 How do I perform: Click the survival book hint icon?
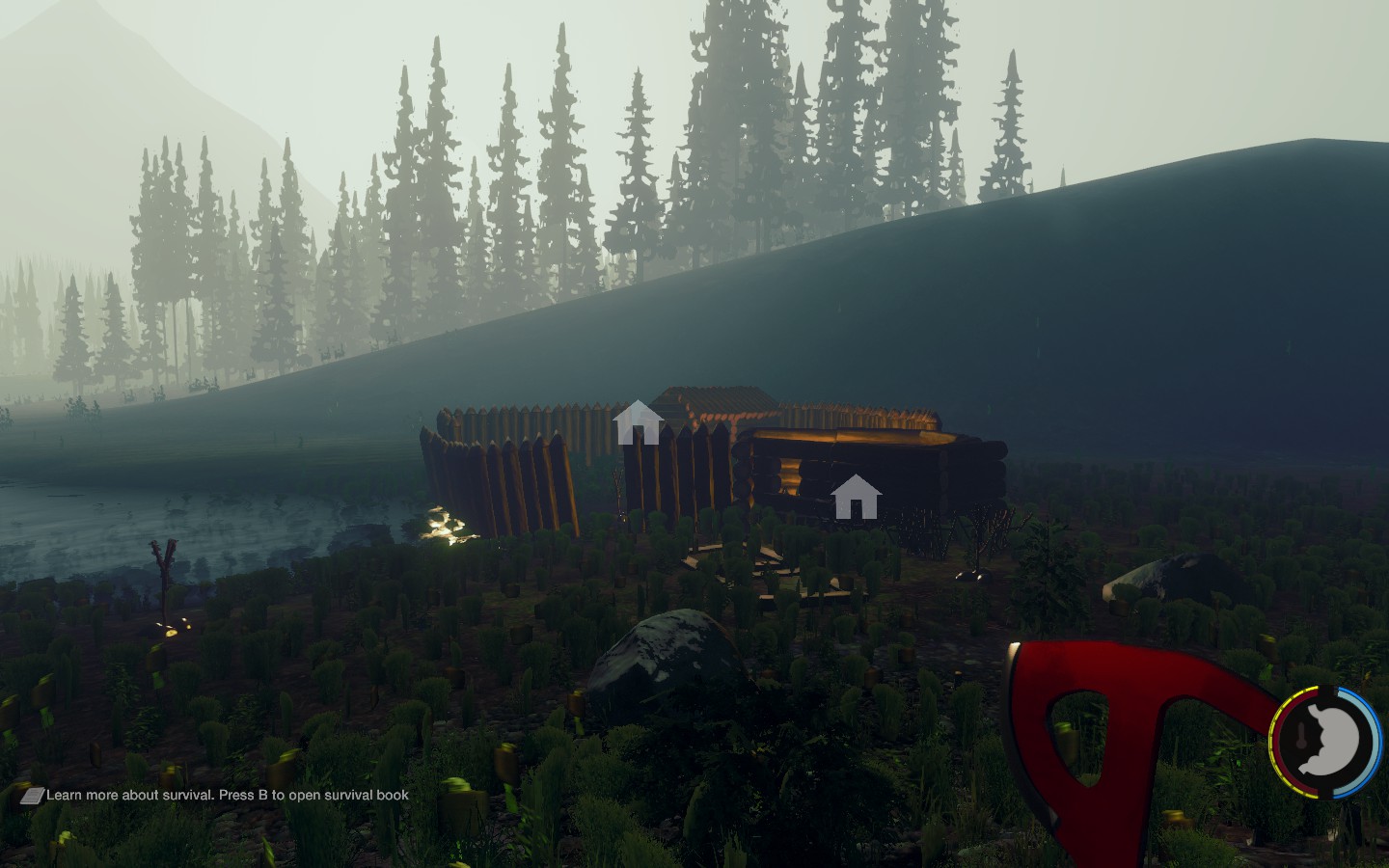pos(32,796)
